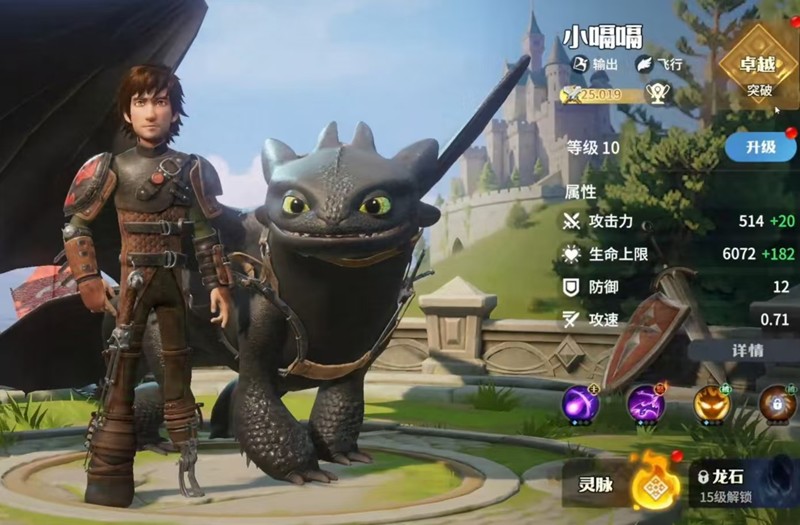This screenshot has width=800, height=525.
Task: Open the trophy icon beside the power rating
Action: [657, 94]
